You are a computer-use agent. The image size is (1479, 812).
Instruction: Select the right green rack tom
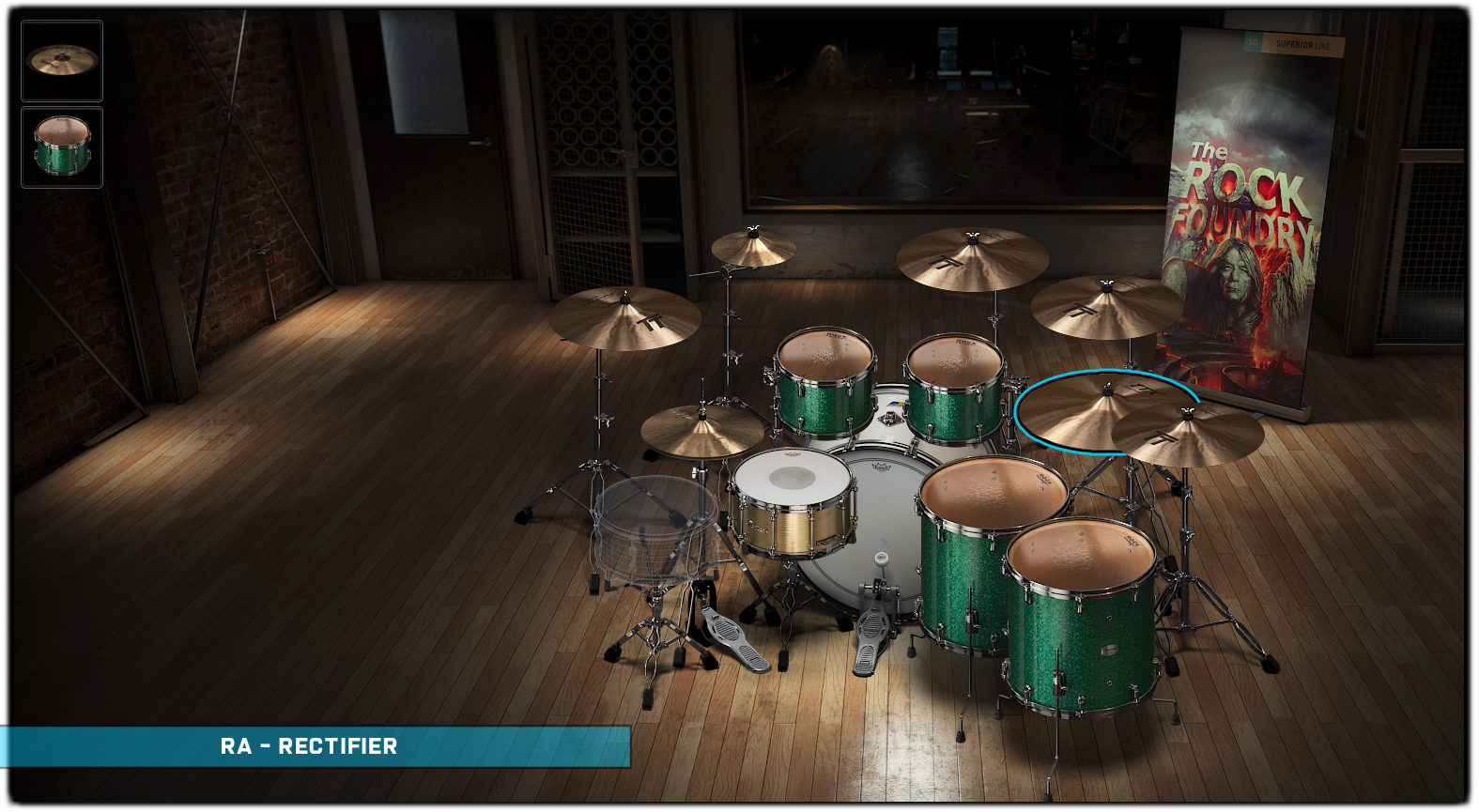954,387
